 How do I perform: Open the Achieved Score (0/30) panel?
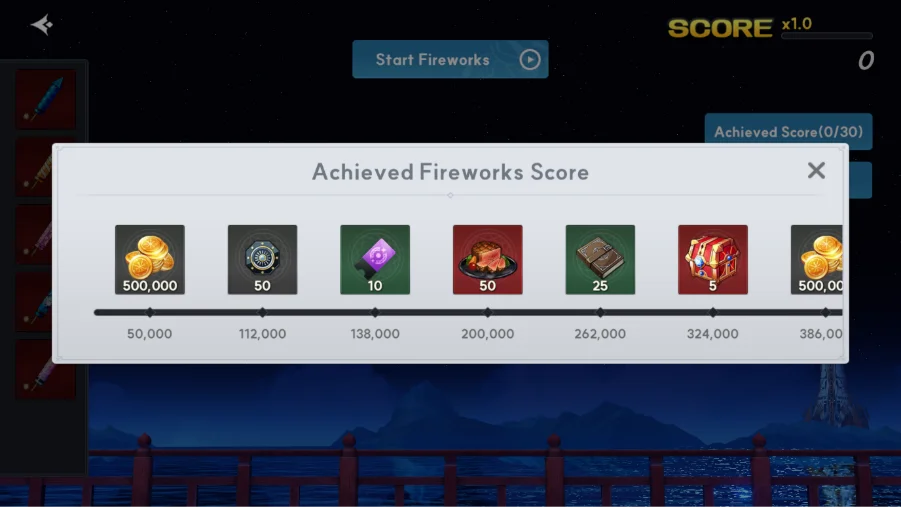click(787, 132)
